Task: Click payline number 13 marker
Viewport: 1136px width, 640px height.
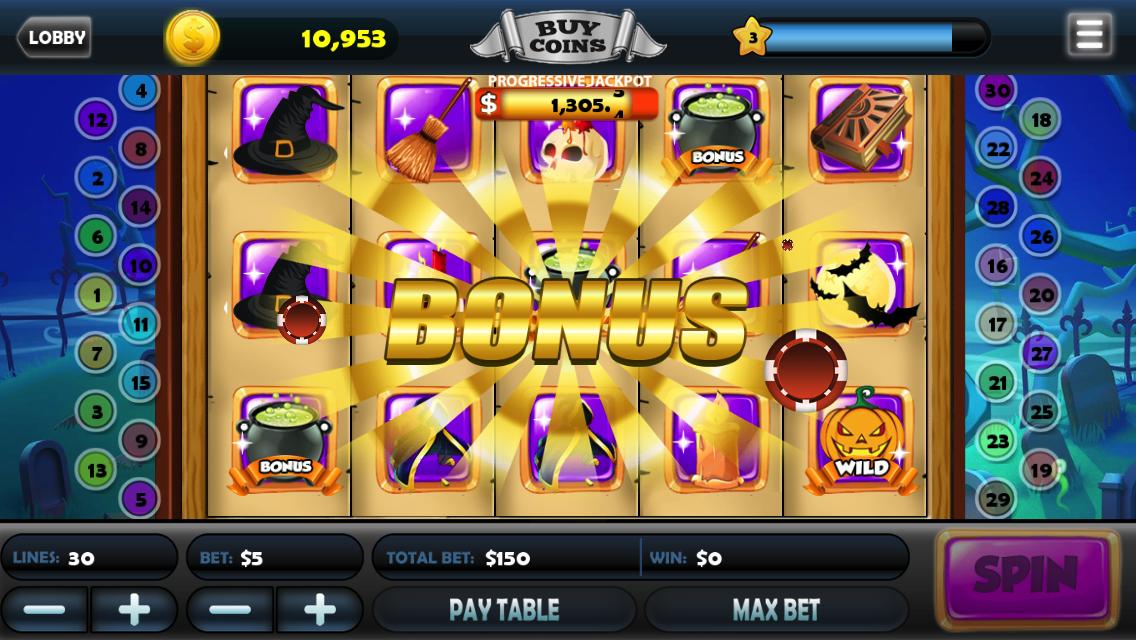Action: click(96, 469)
